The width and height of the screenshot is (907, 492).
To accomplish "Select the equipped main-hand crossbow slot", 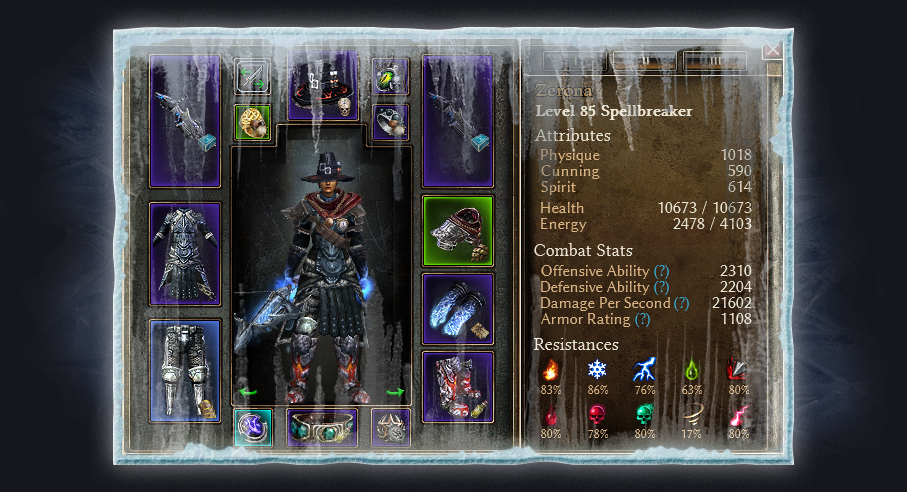I will coord(184,121).
